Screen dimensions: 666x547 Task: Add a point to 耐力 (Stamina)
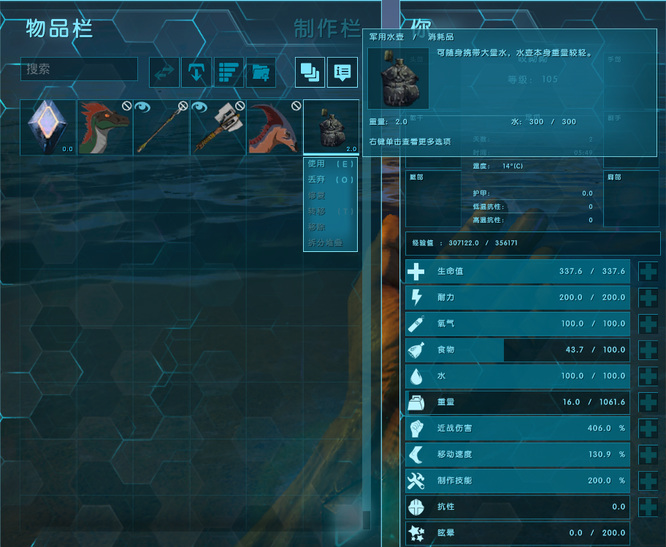pyautogui.click(x=647, y=297)
